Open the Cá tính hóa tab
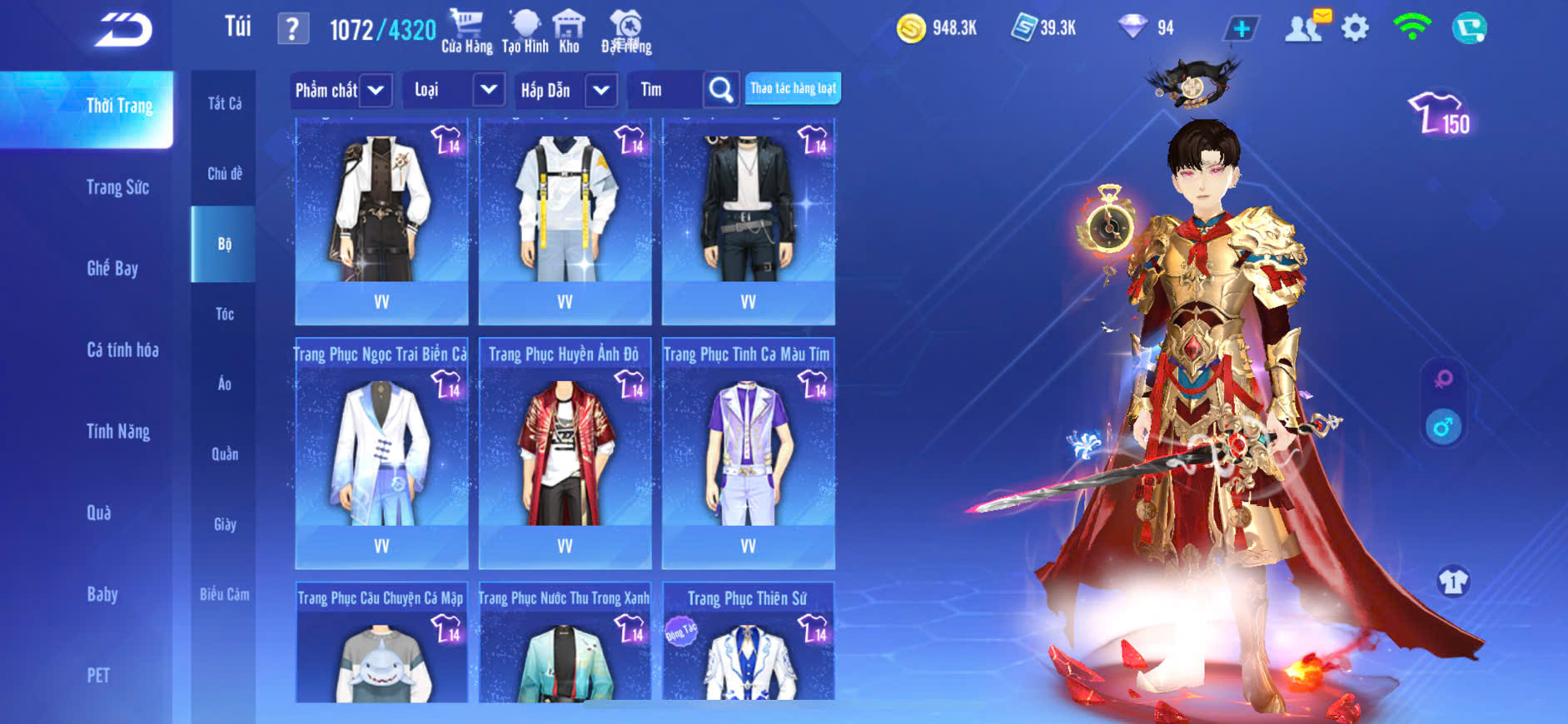 click(122, 350)
